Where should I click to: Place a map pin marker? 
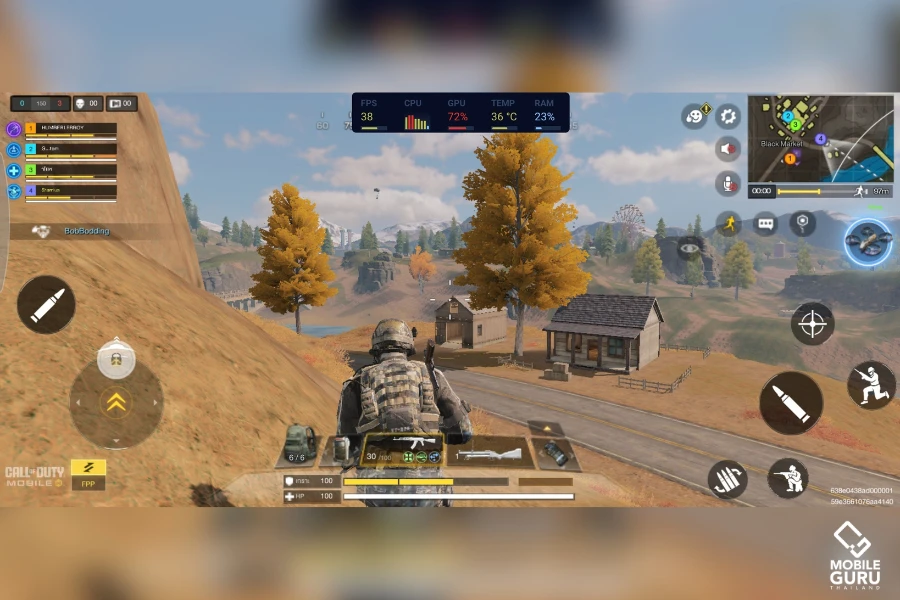point(802,223)
